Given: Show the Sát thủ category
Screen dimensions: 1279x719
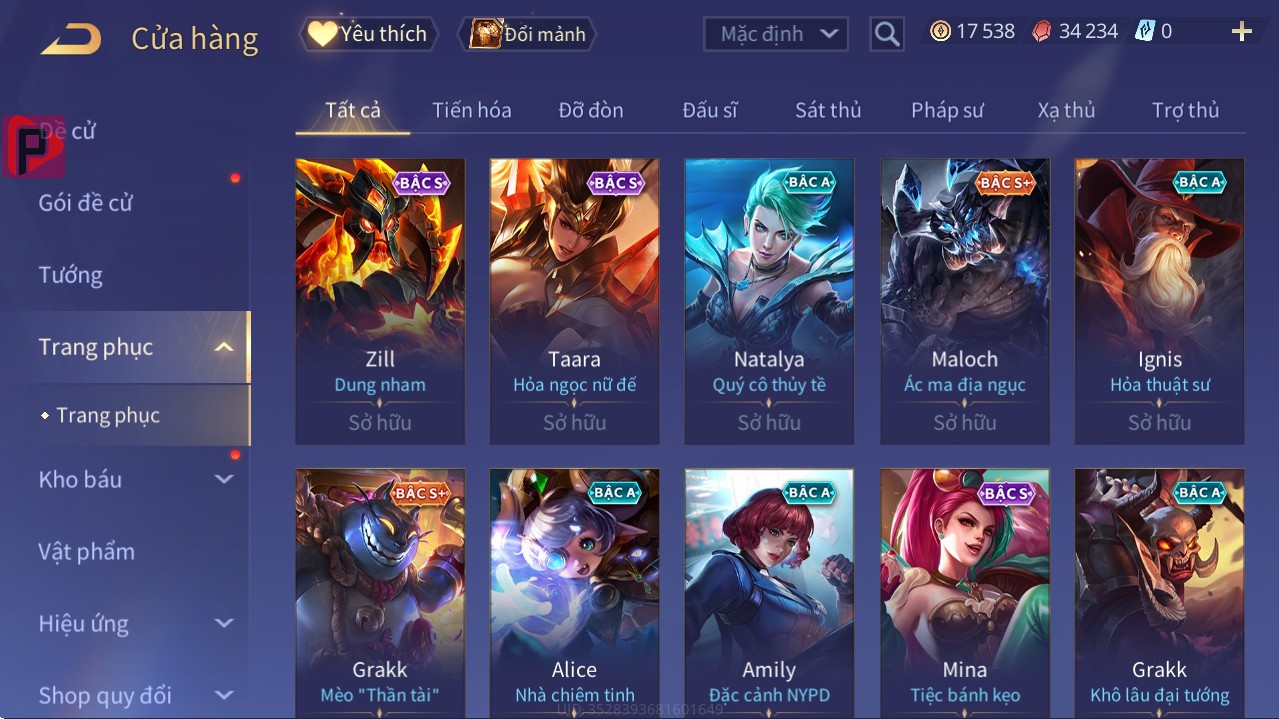Looking at the screenshot, I should pyautogui.click(x=828, y=110).
